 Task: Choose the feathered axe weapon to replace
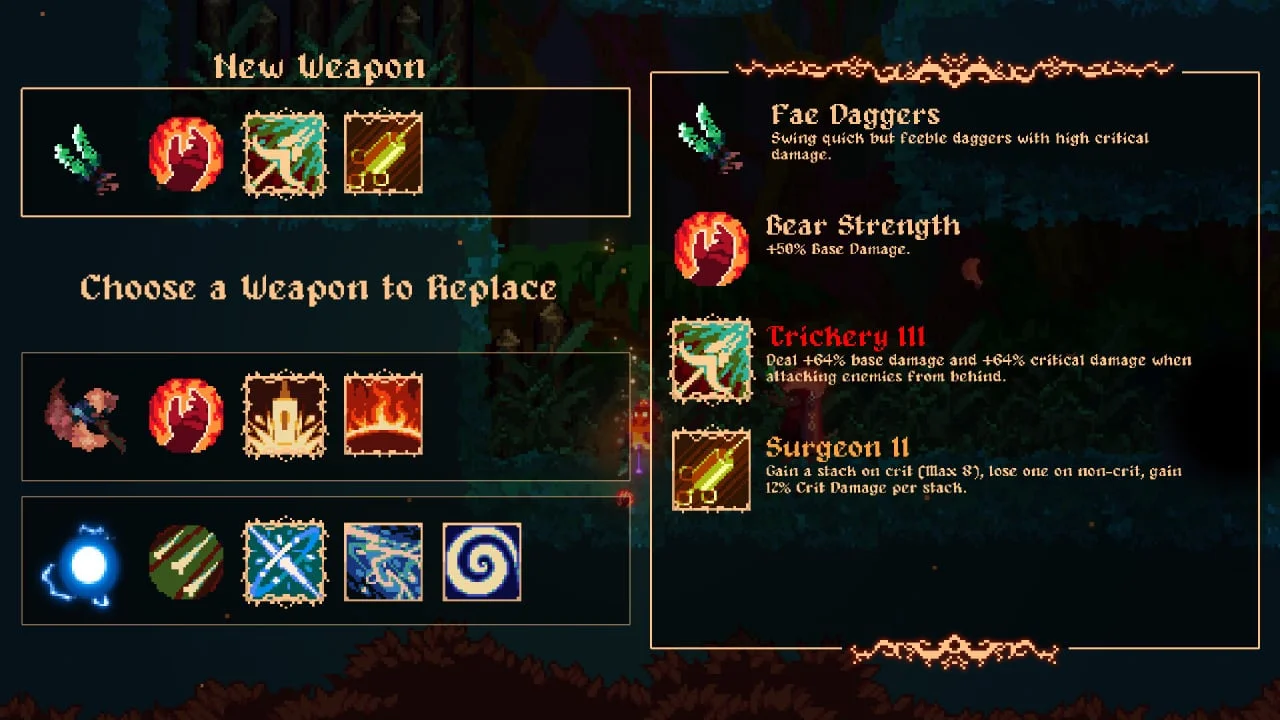(x=85, y=416)
